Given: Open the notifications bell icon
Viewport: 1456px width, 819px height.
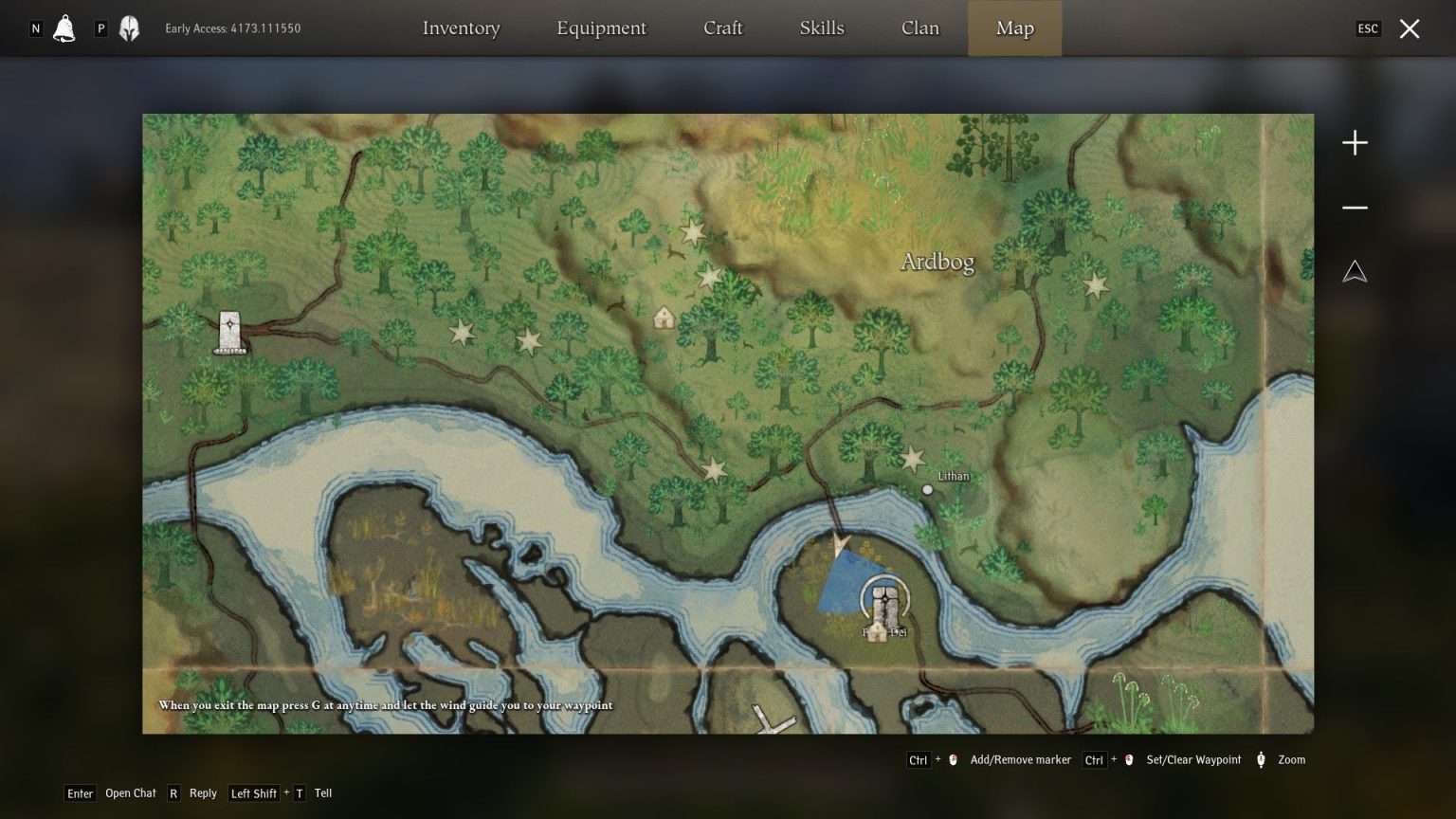Looking at the screenshot, I should tap(63, 27).
